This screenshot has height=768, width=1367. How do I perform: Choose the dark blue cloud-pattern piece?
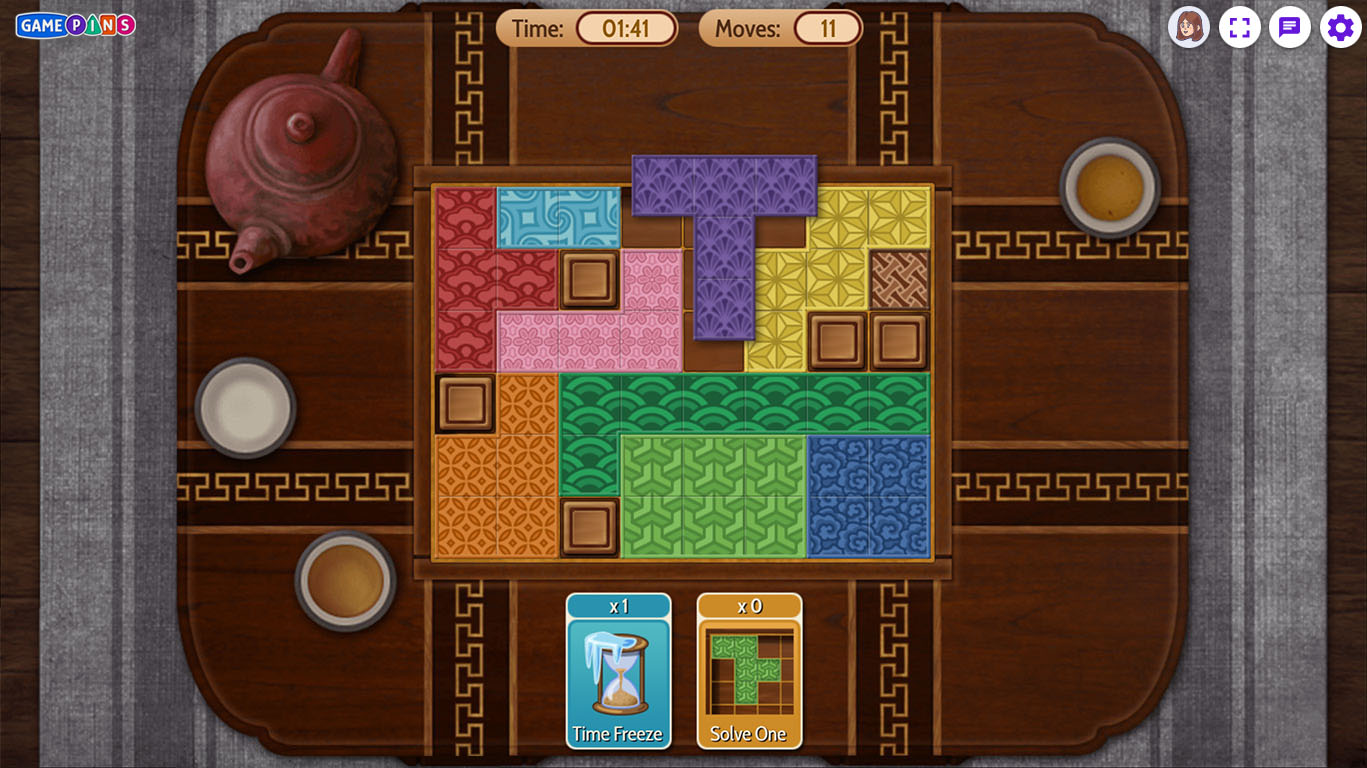pyautogui.click(x=868, y=495)
